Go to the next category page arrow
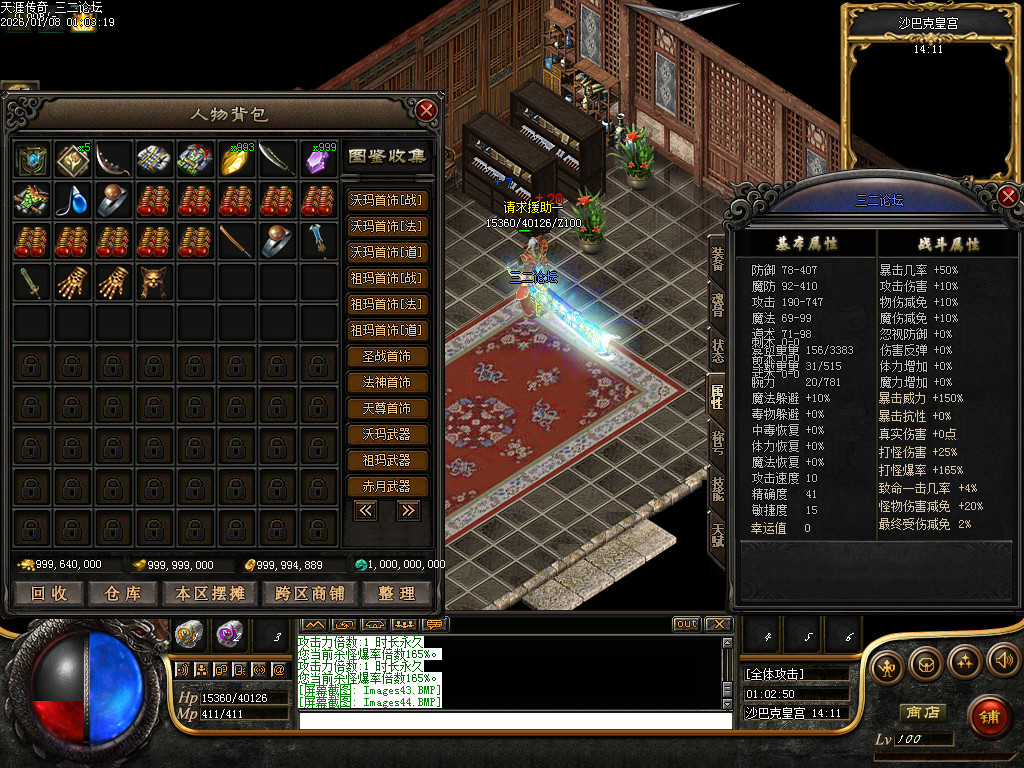 [407, 511]
